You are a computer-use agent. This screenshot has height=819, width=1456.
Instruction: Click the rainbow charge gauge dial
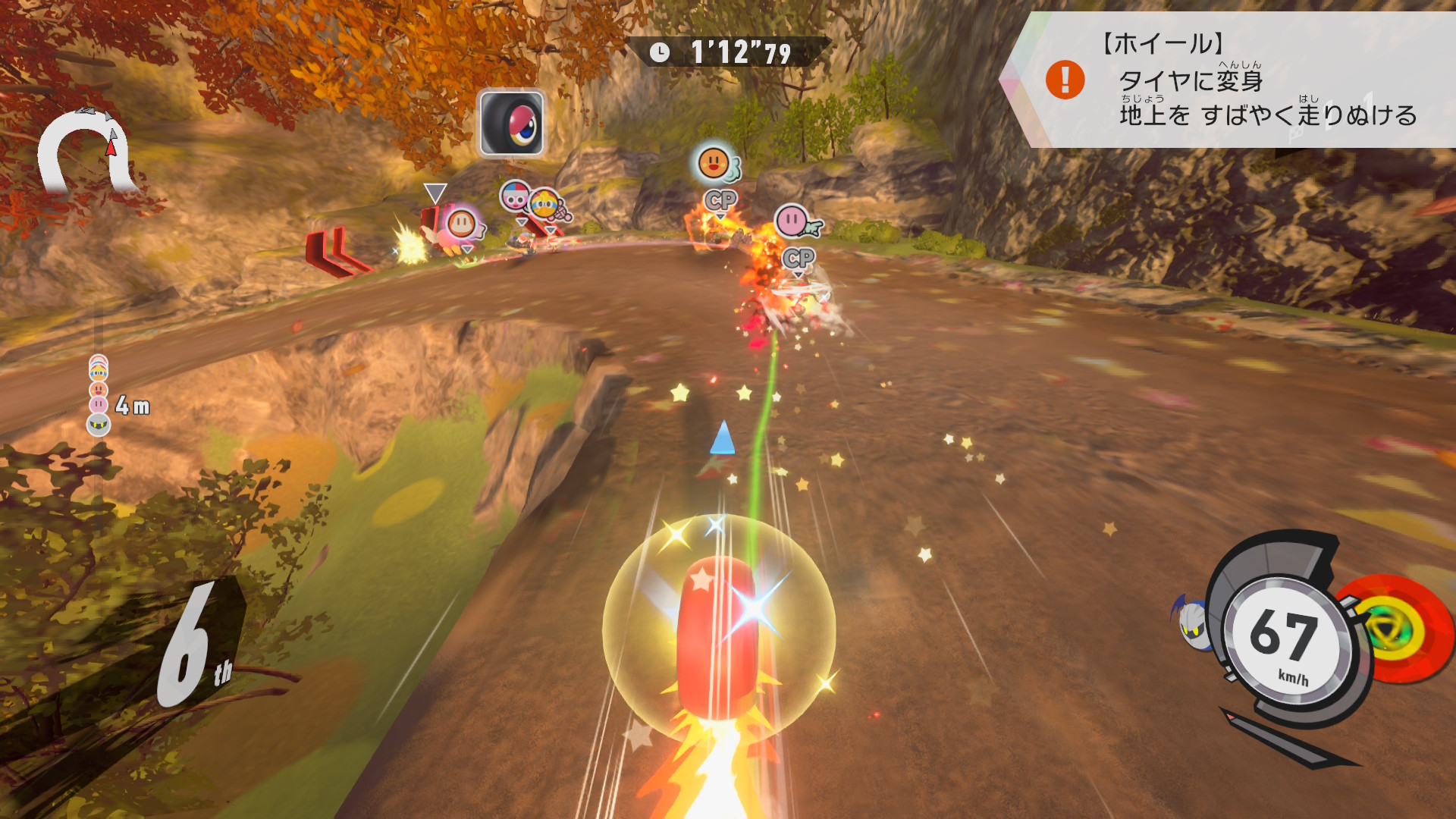[1395, 629]
